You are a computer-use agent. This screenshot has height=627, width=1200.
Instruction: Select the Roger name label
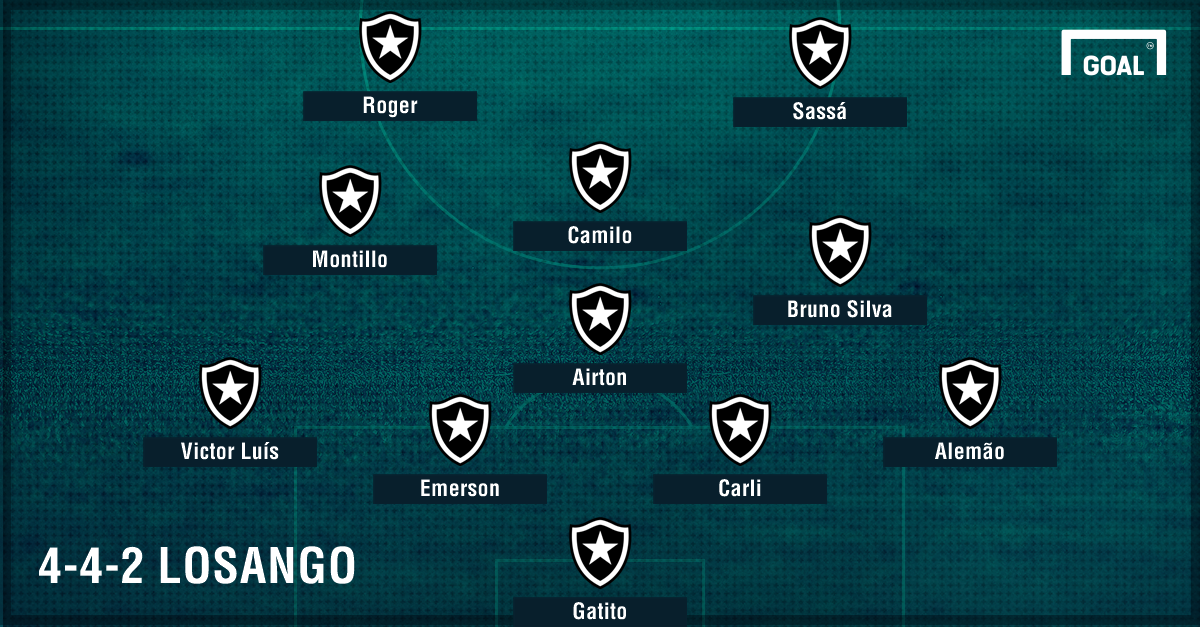tap(390, 106)
